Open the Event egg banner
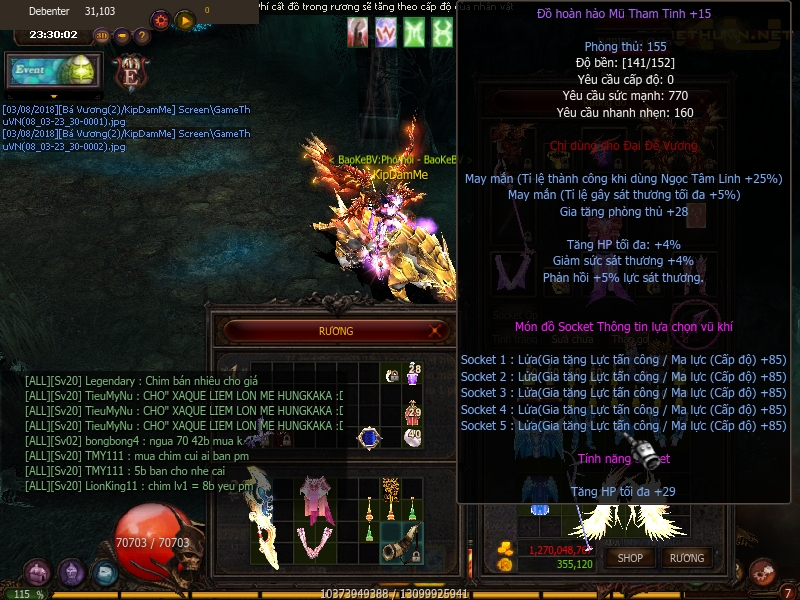 [52, 72]
